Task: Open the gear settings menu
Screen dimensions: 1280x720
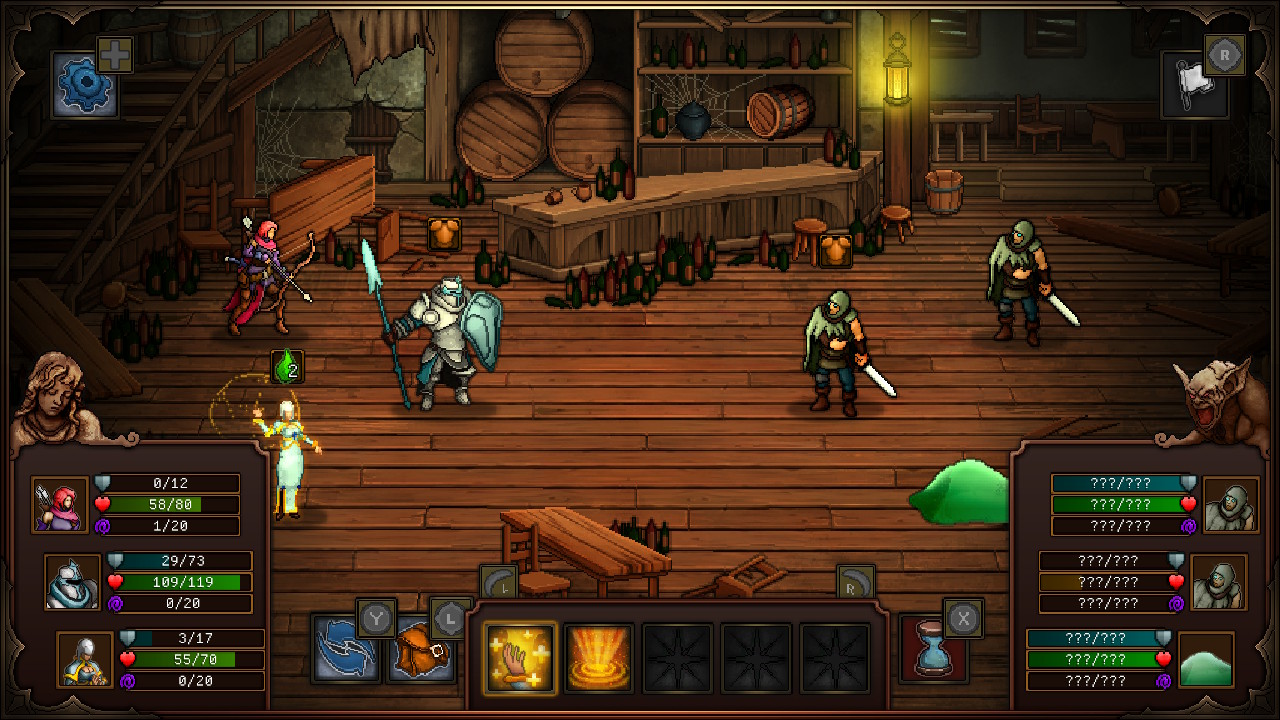Action: (x=85, y=85)
